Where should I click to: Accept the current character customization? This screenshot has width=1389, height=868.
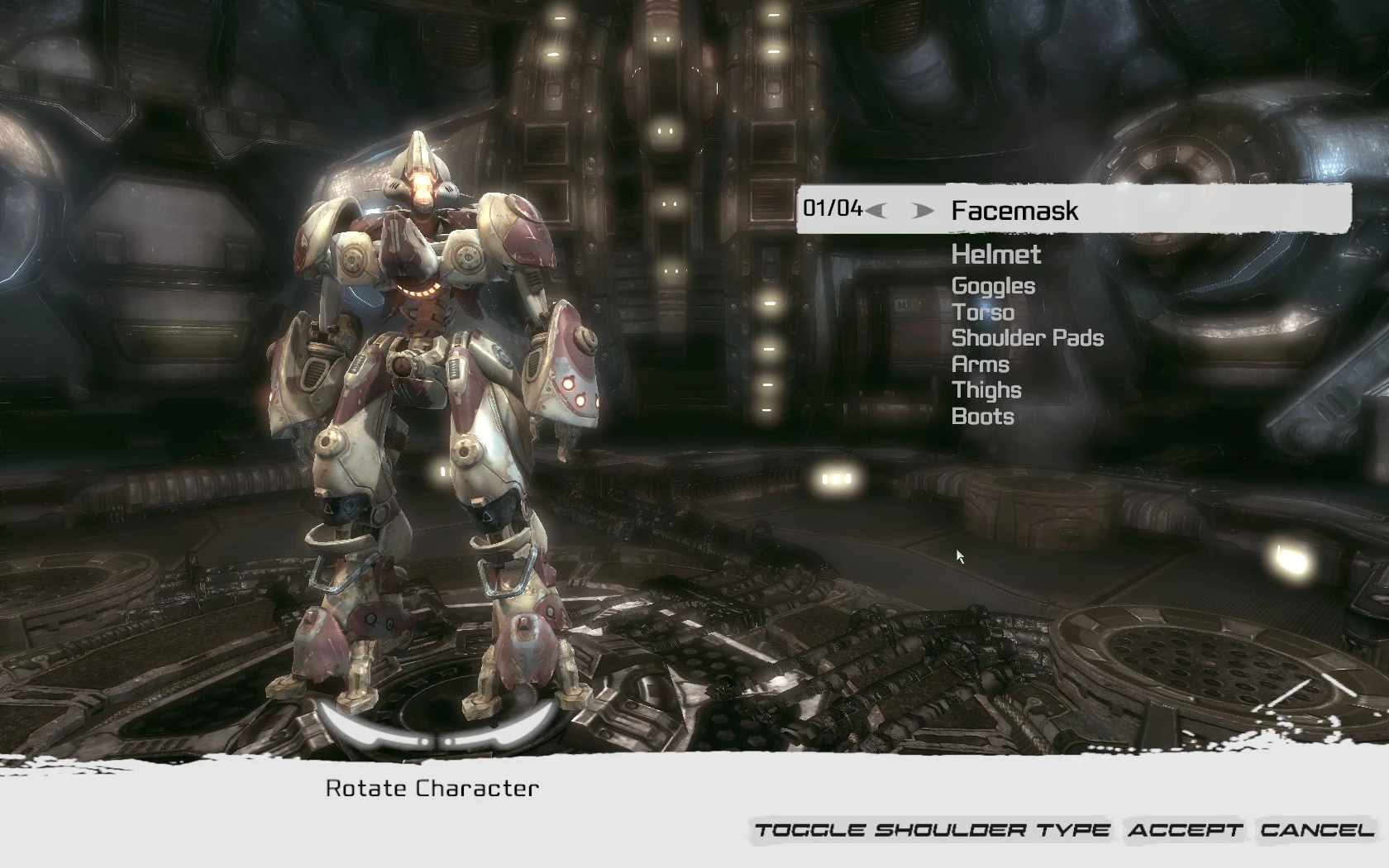(x=1186, y=830)
